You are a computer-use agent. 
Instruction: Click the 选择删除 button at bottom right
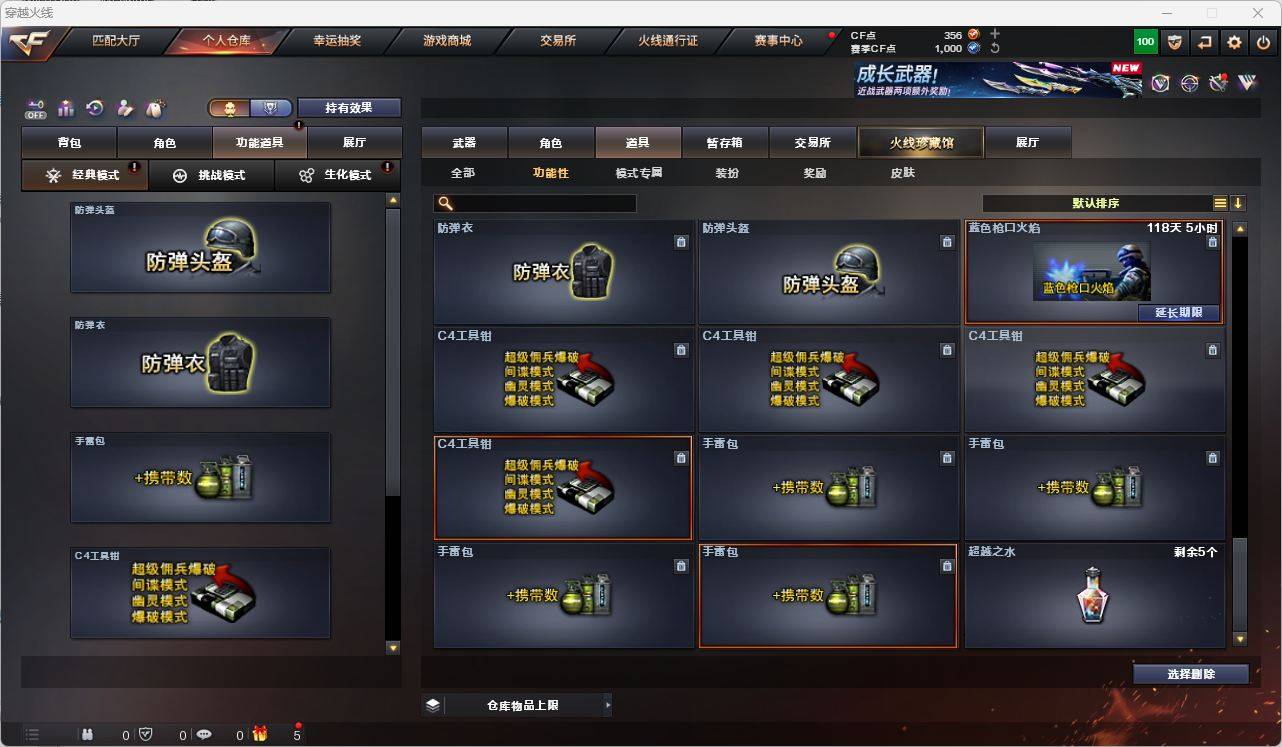1190,673
